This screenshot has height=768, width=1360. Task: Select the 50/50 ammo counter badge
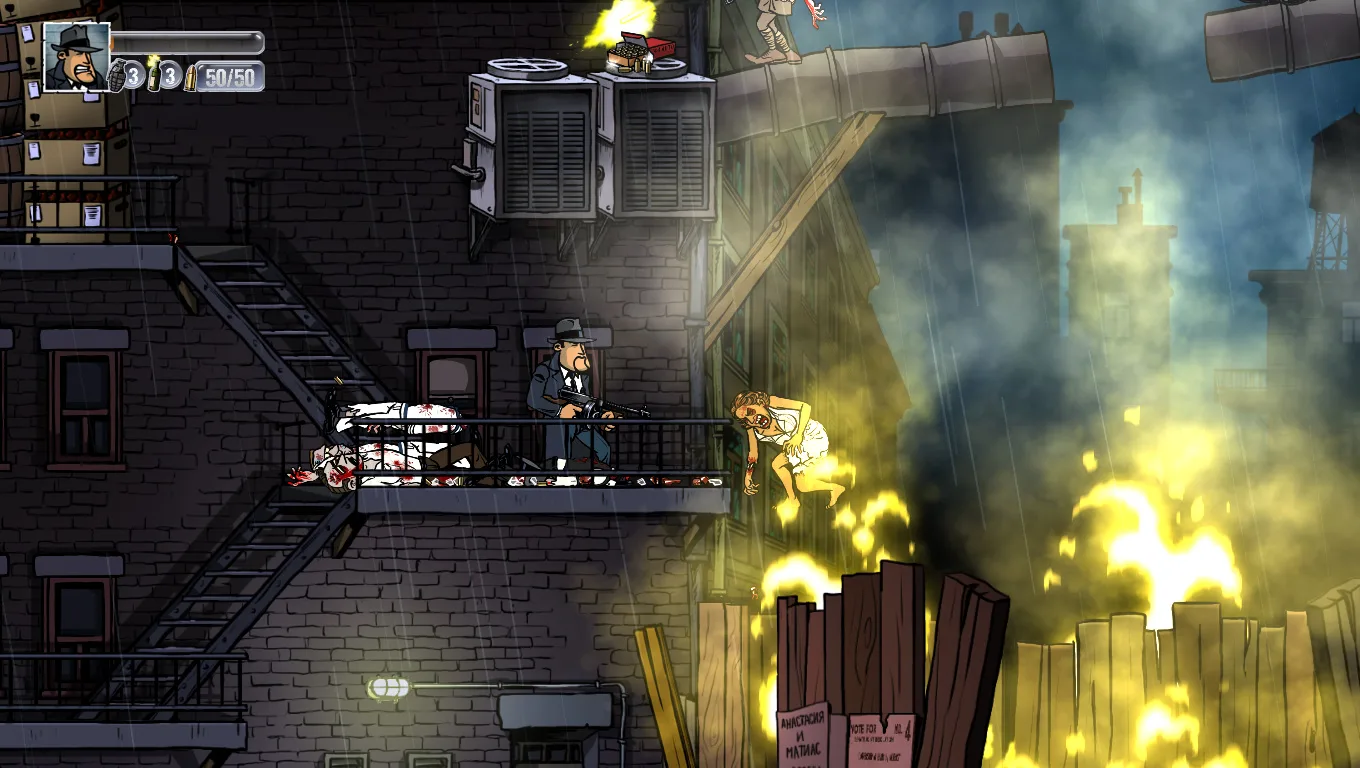point(232,76)
